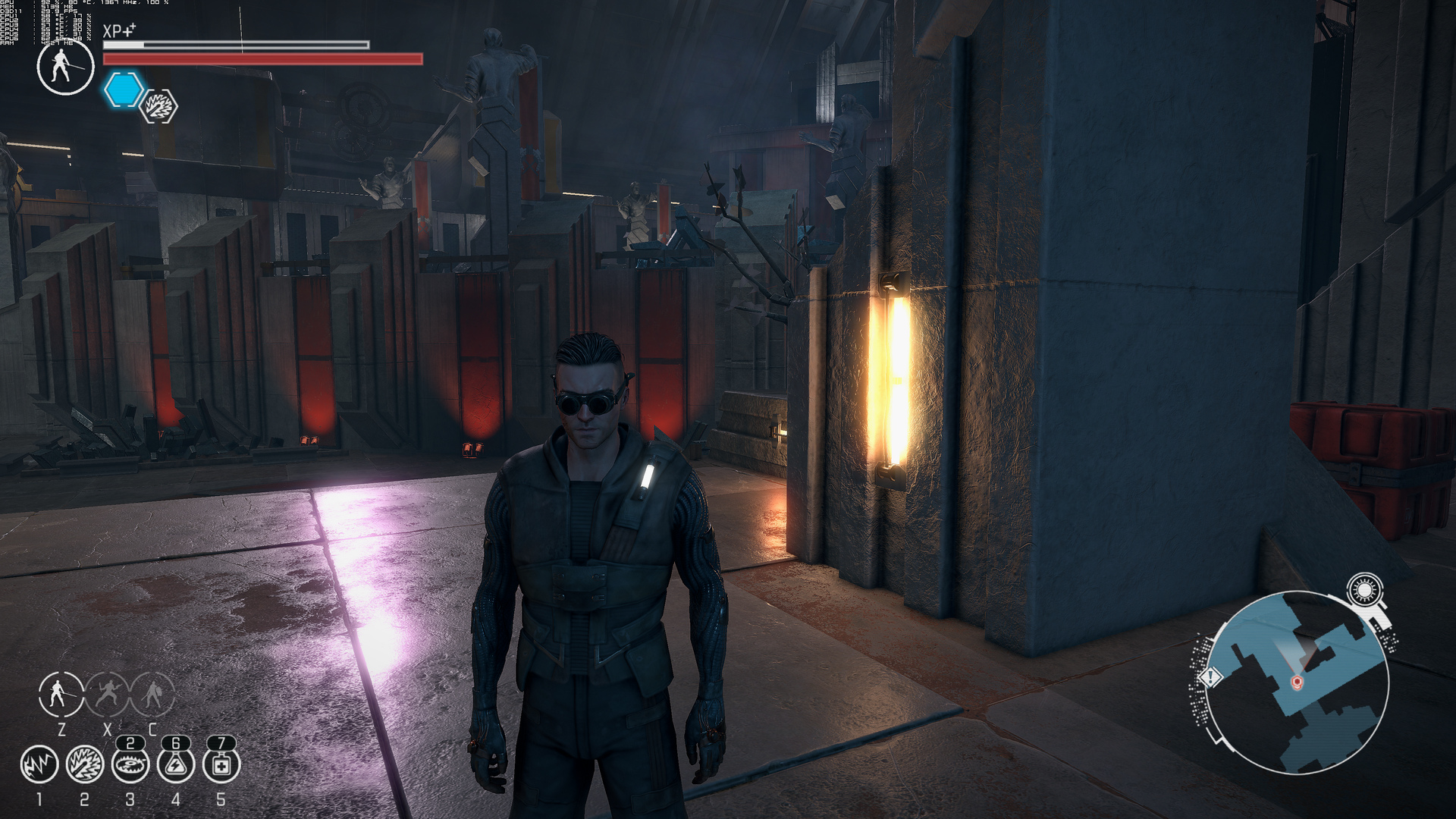Image resolution: width=1456 pixels, height=819 pixels.
Task: Trigger the electric burst ability in slot 2
Action: (x=84, y=764)
